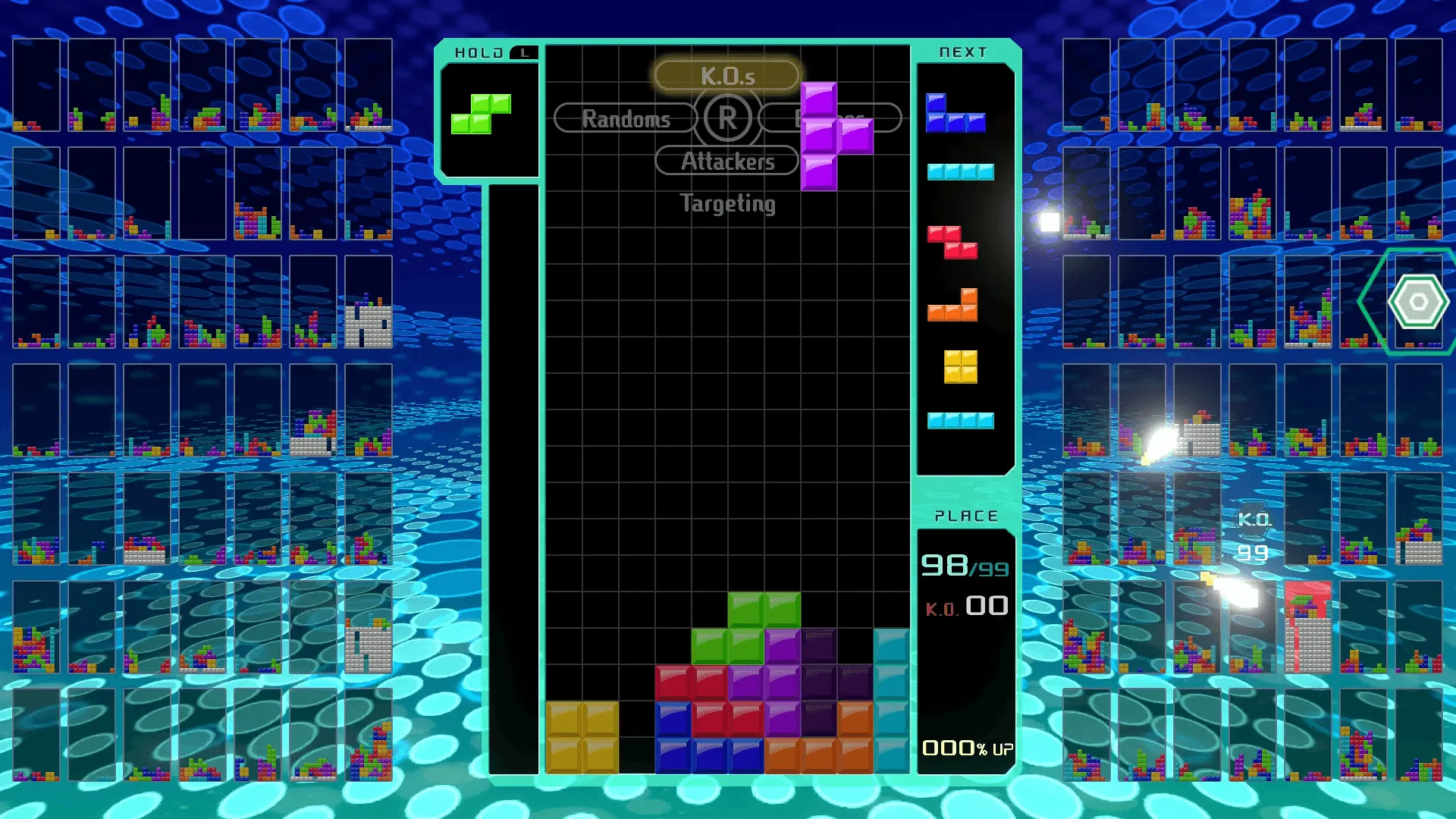
Task: Select the red Z piece in Next queue
Action: [x=952, y=242]
